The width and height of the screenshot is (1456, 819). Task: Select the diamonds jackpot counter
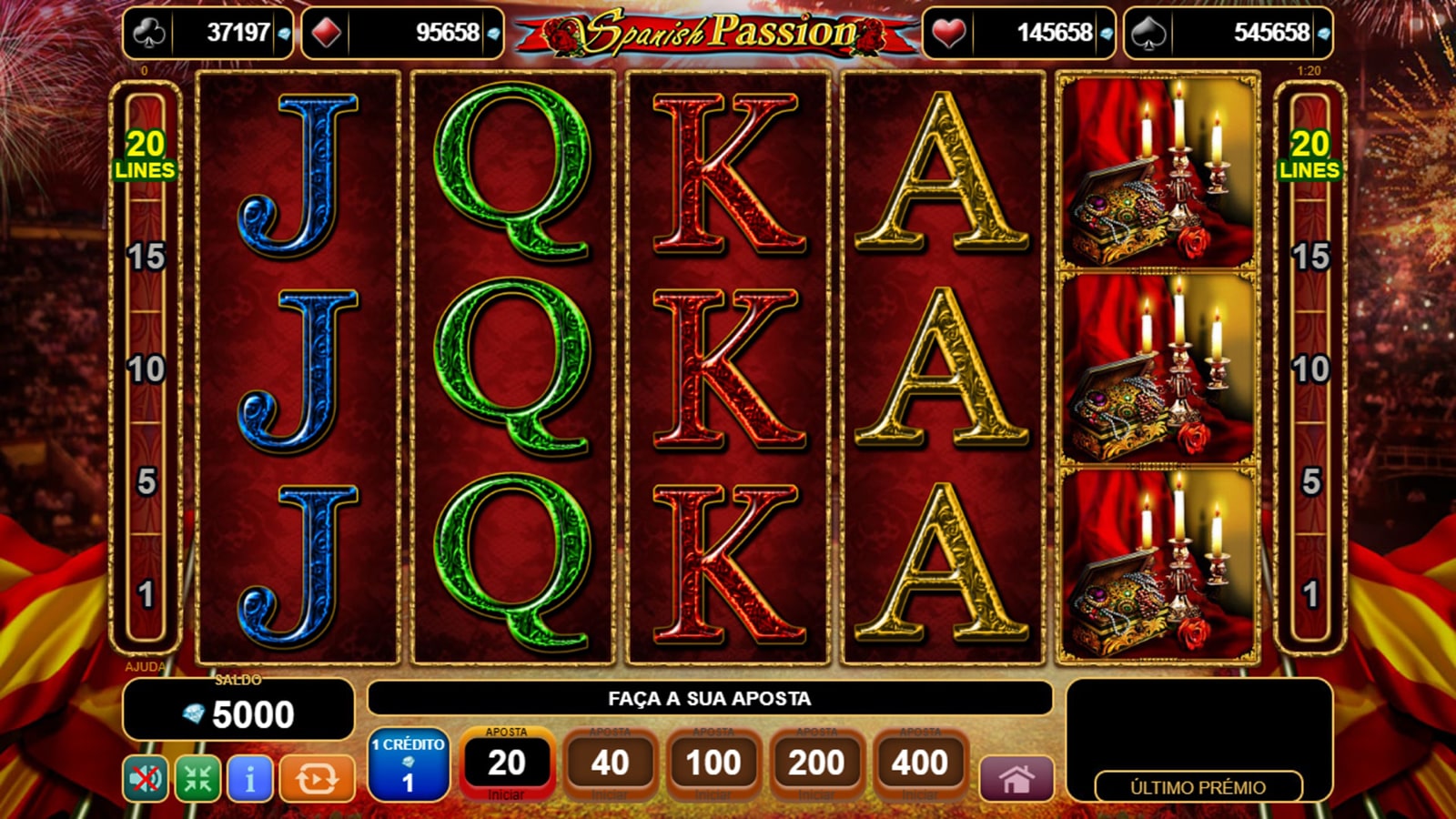(x=402, y=33)
